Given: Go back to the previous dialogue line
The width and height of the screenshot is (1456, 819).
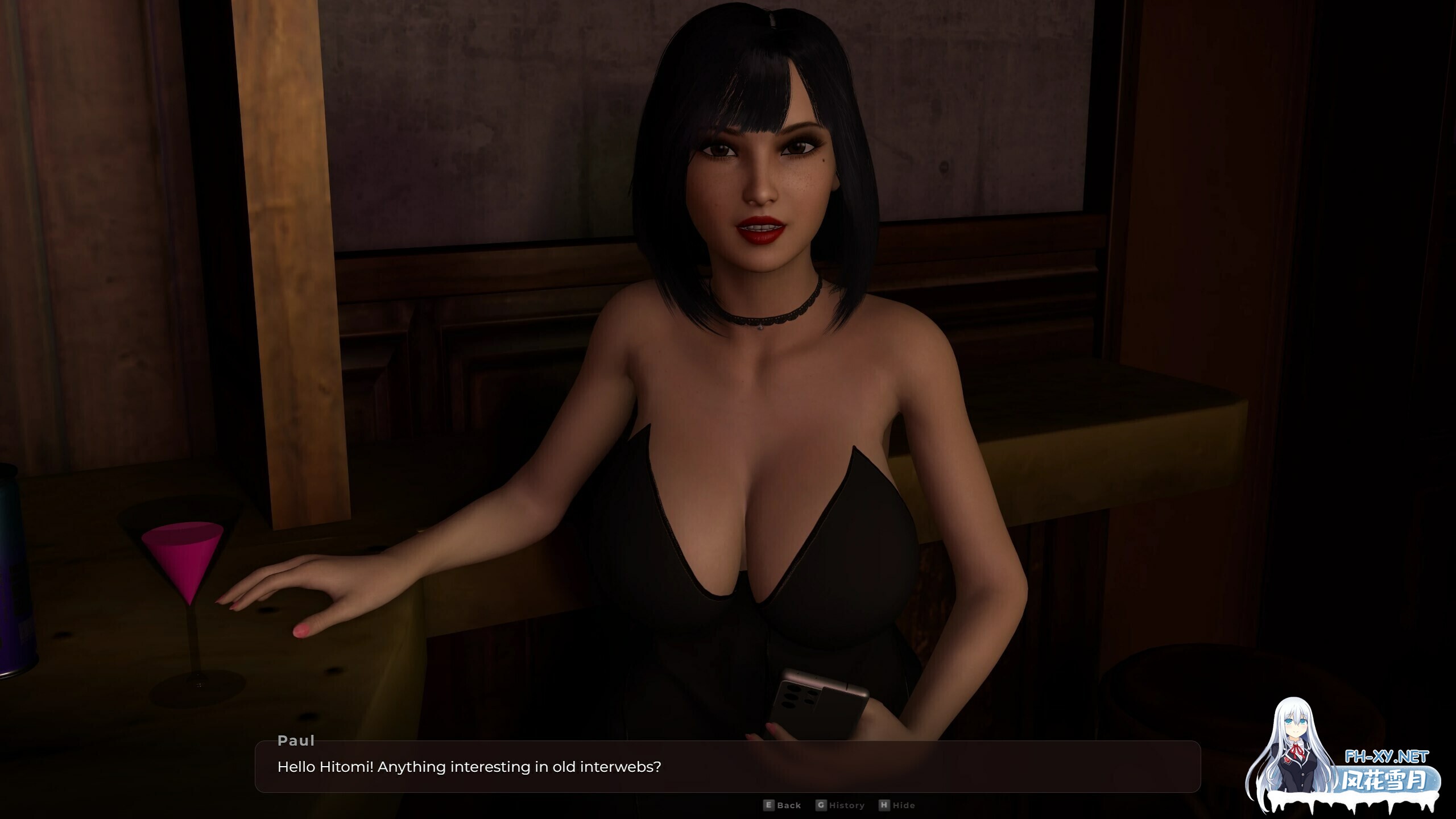Looking at the screenshot, I should coord(783,805).
